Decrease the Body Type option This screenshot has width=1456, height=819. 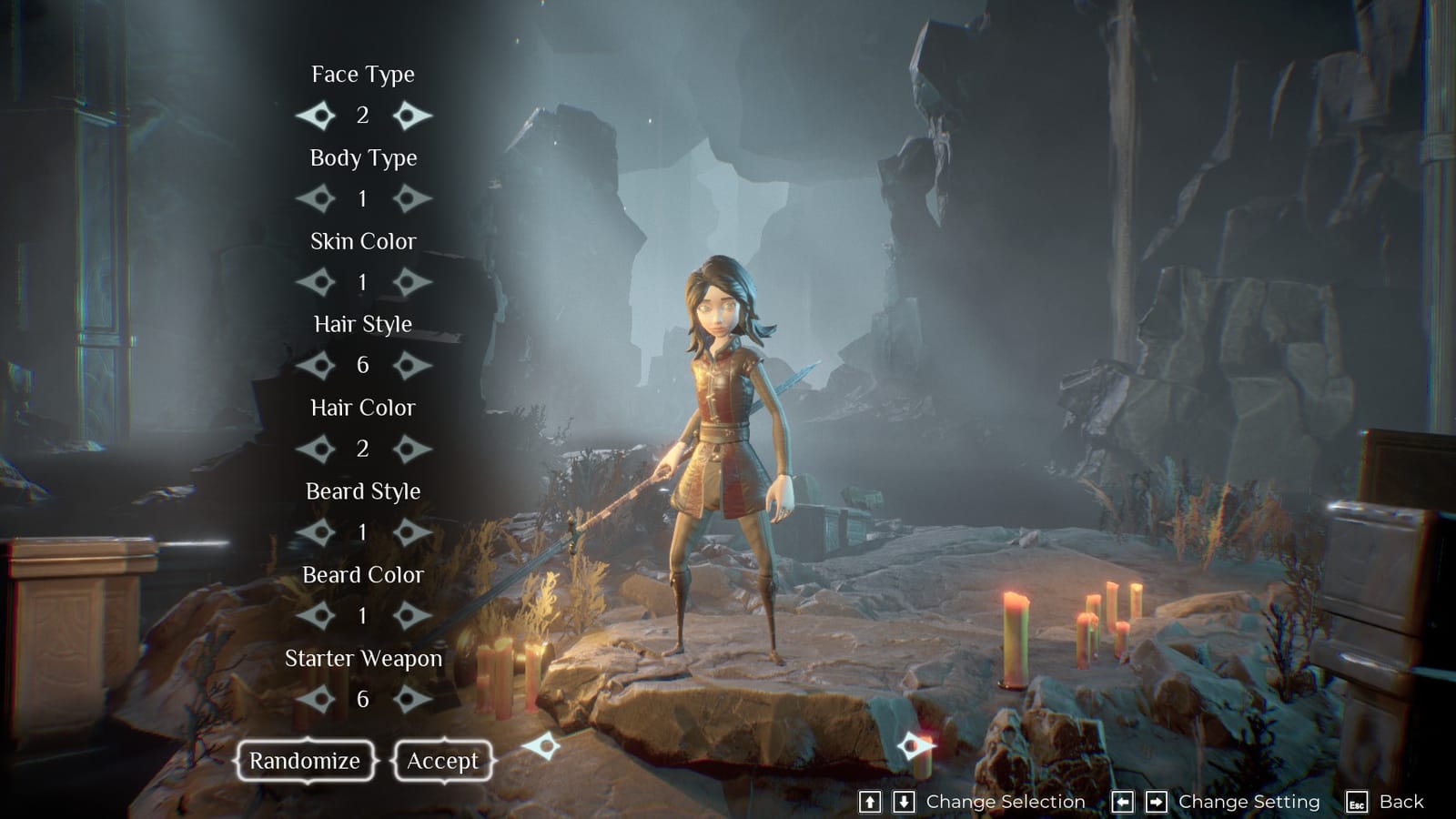[316, 198]
